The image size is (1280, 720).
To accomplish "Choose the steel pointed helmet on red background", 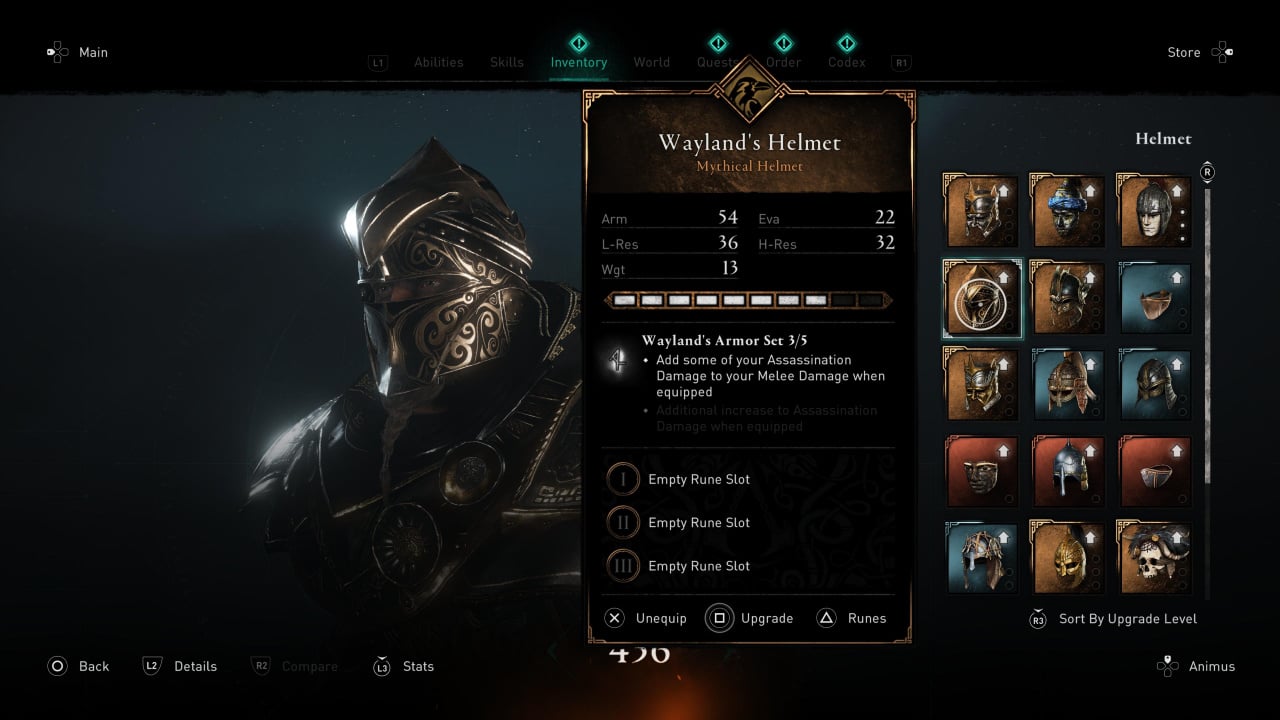I will click(x=1068, y=471).
